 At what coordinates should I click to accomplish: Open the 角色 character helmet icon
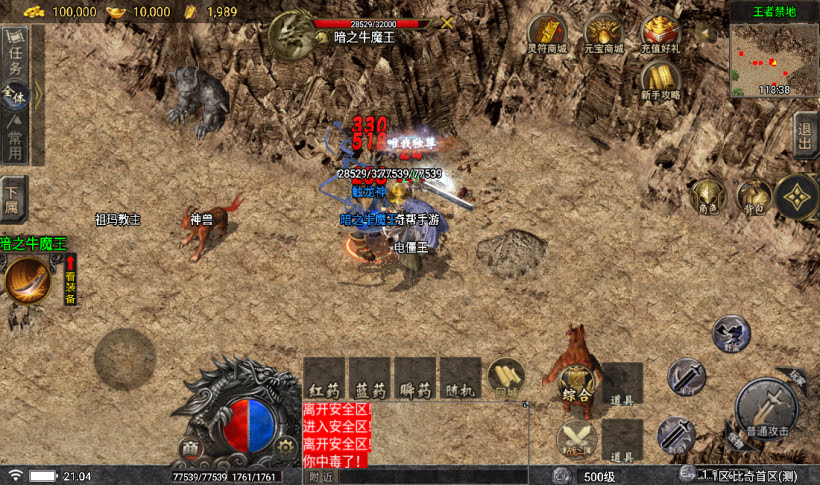[x=708, y=196]
